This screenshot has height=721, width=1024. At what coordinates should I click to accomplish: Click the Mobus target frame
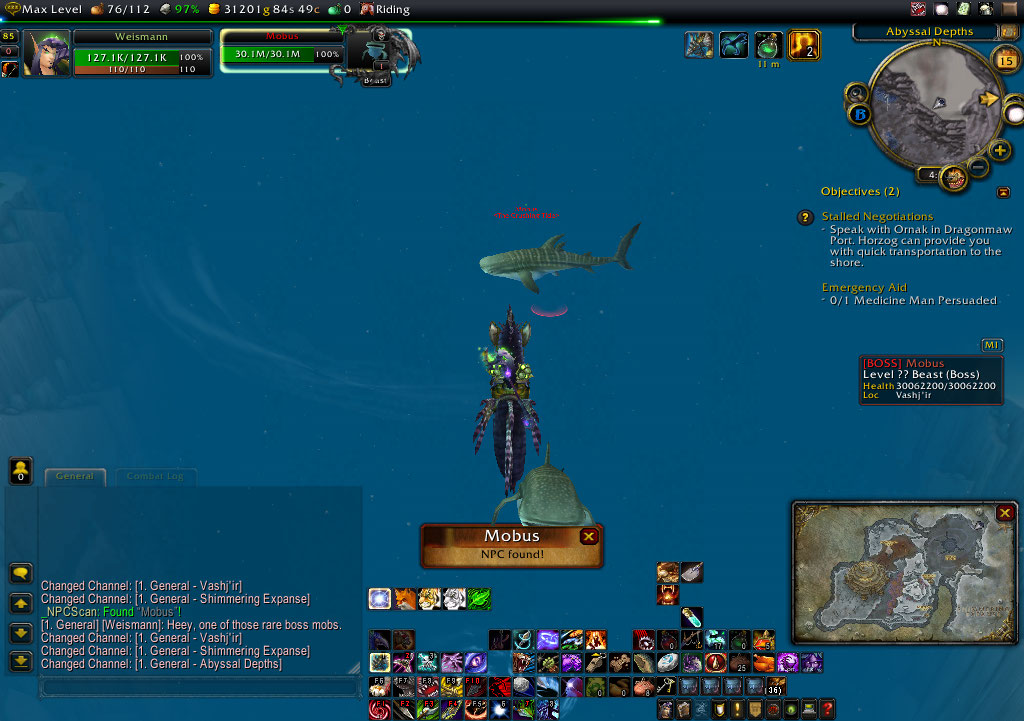point(280,47)
